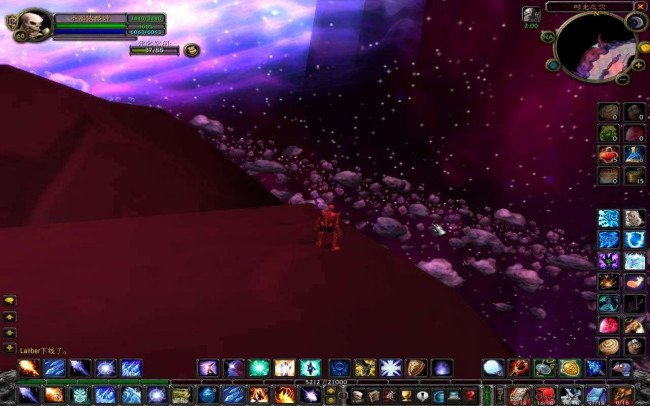Click the skull buff icon beside minimap
The height and width of the screenshot is (406, 650).
[x=530, y=14]
